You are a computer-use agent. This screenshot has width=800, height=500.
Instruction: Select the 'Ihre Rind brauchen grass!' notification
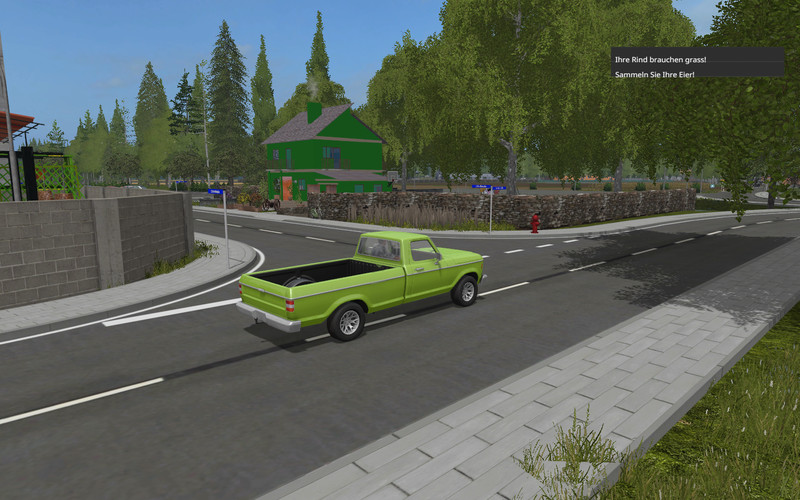pos(661,60)
